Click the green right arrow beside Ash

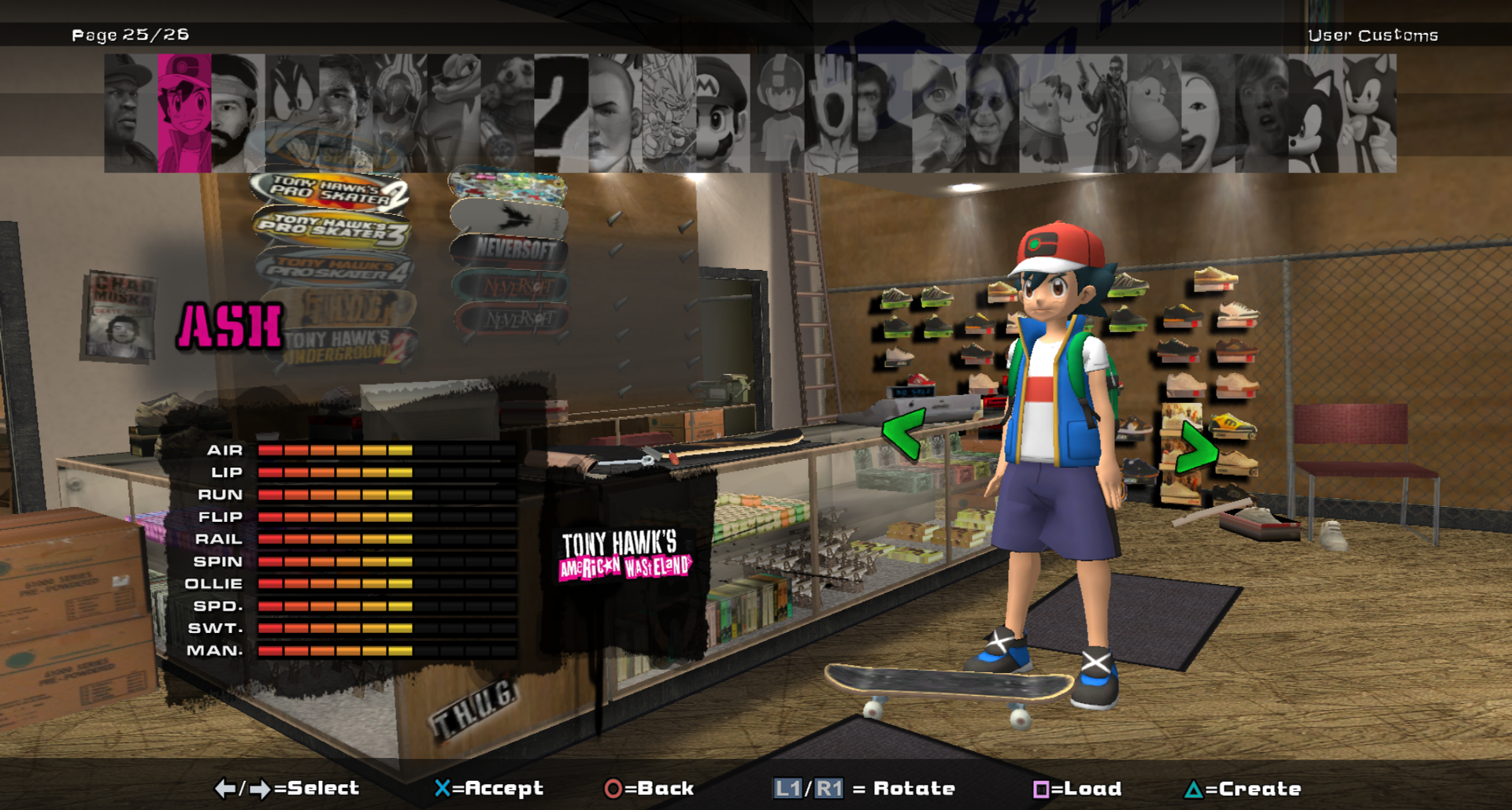point(1195,449)
